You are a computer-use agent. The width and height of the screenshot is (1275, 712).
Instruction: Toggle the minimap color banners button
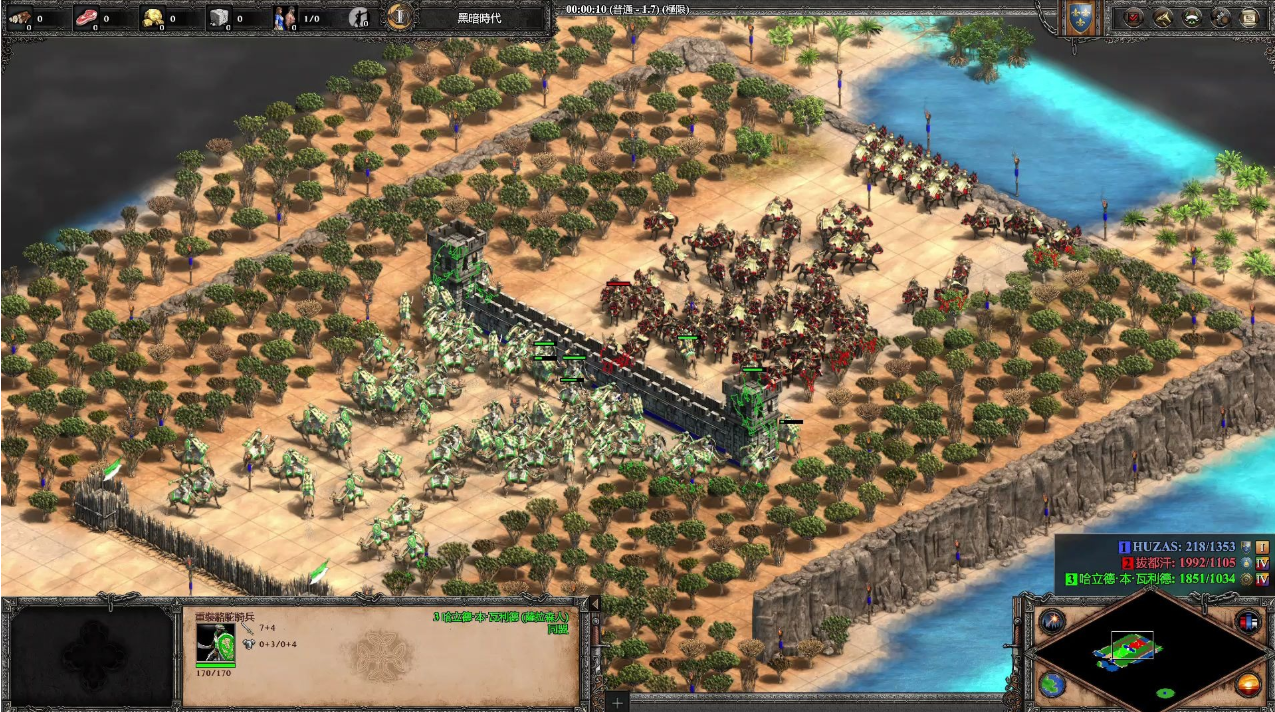(1246, 621)
